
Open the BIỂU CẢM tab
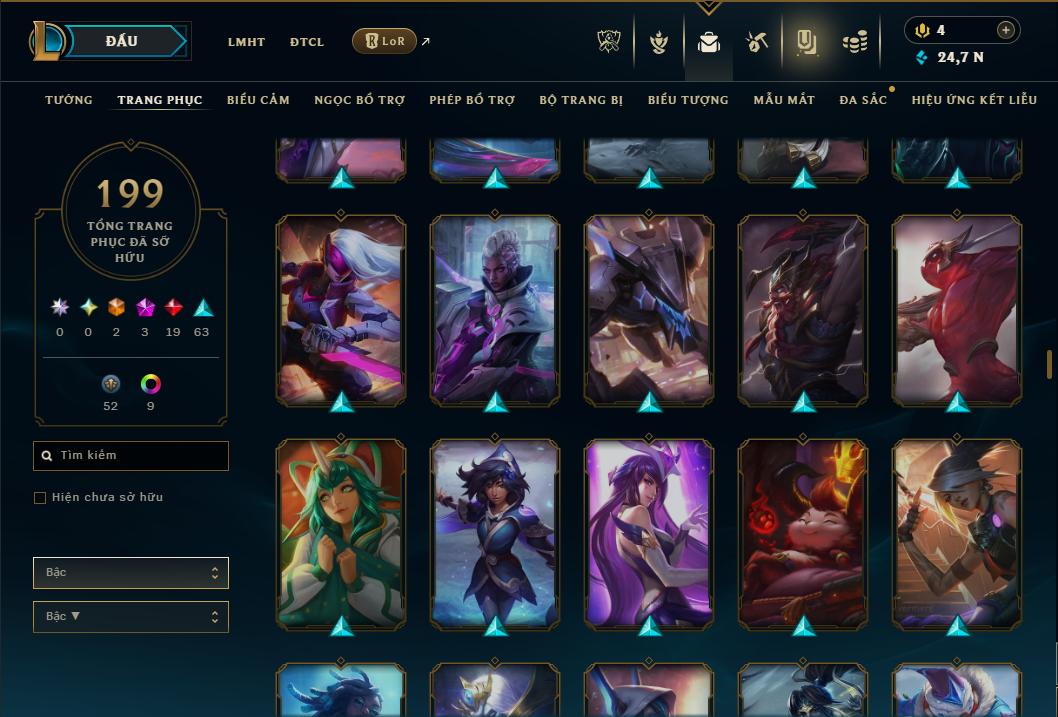point(258,100)
